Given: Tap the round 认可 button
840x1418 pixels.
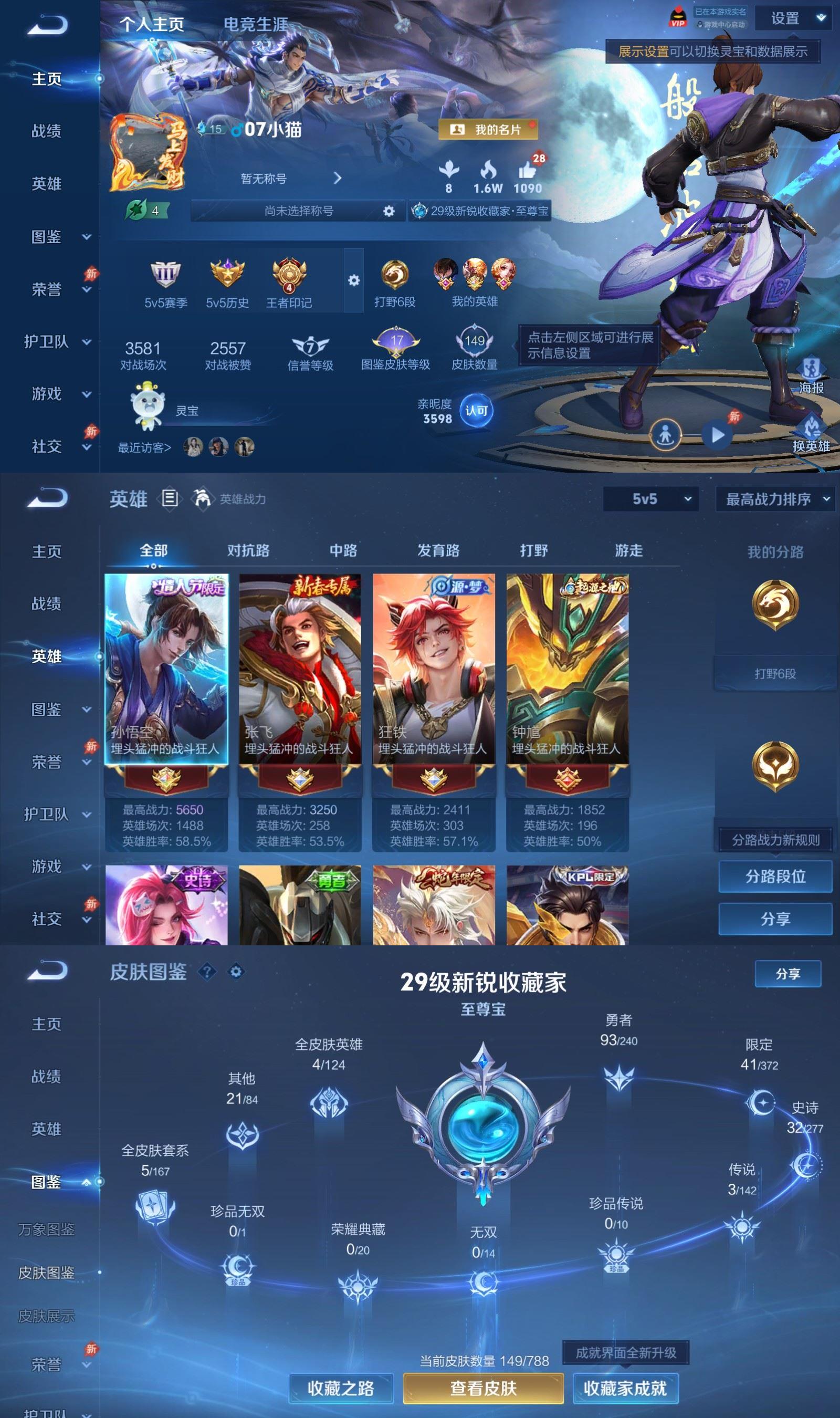Looking at the screenshot, I should (476, 410).
